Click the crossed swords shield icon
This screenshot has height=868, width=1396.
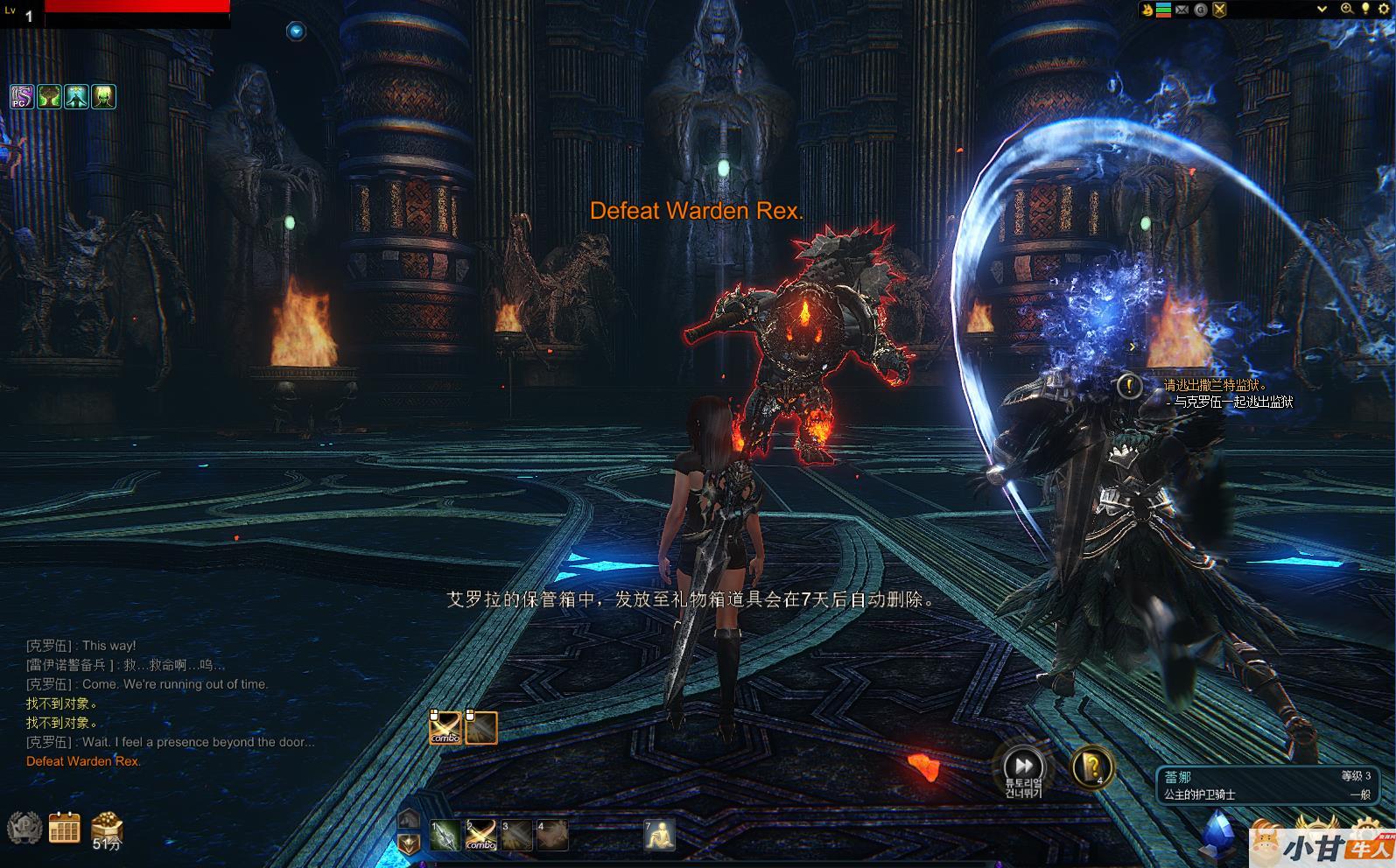tap(1219, 10)
